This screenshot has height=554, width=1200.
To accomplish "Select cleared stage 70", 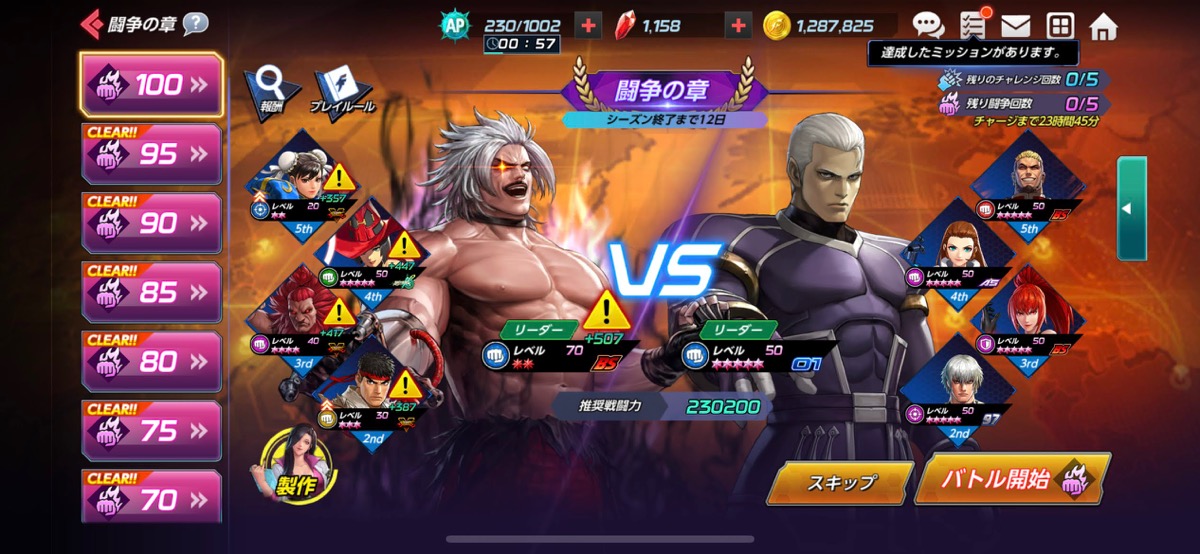I will point(151,498).
